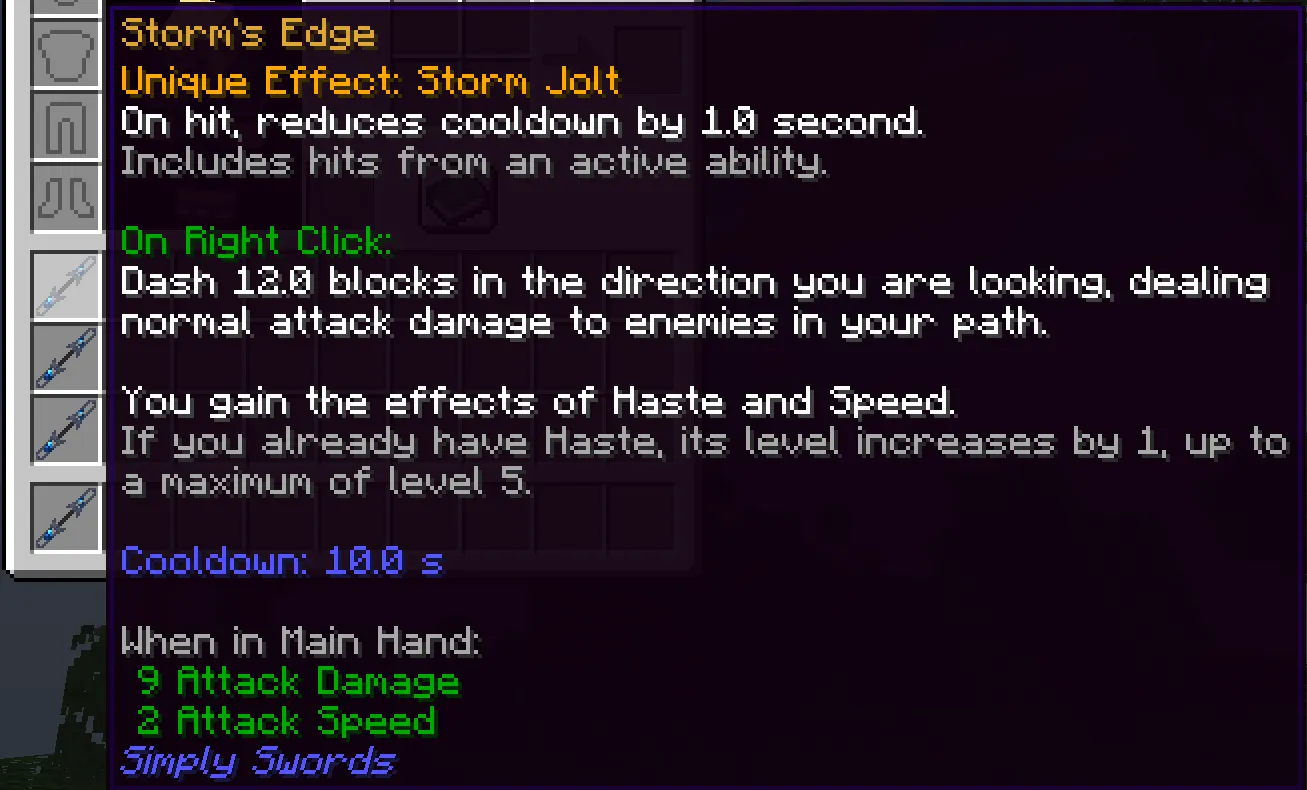Click the Storm's Edge tooltip title
1307x790 pixels.
click(247, 33)
